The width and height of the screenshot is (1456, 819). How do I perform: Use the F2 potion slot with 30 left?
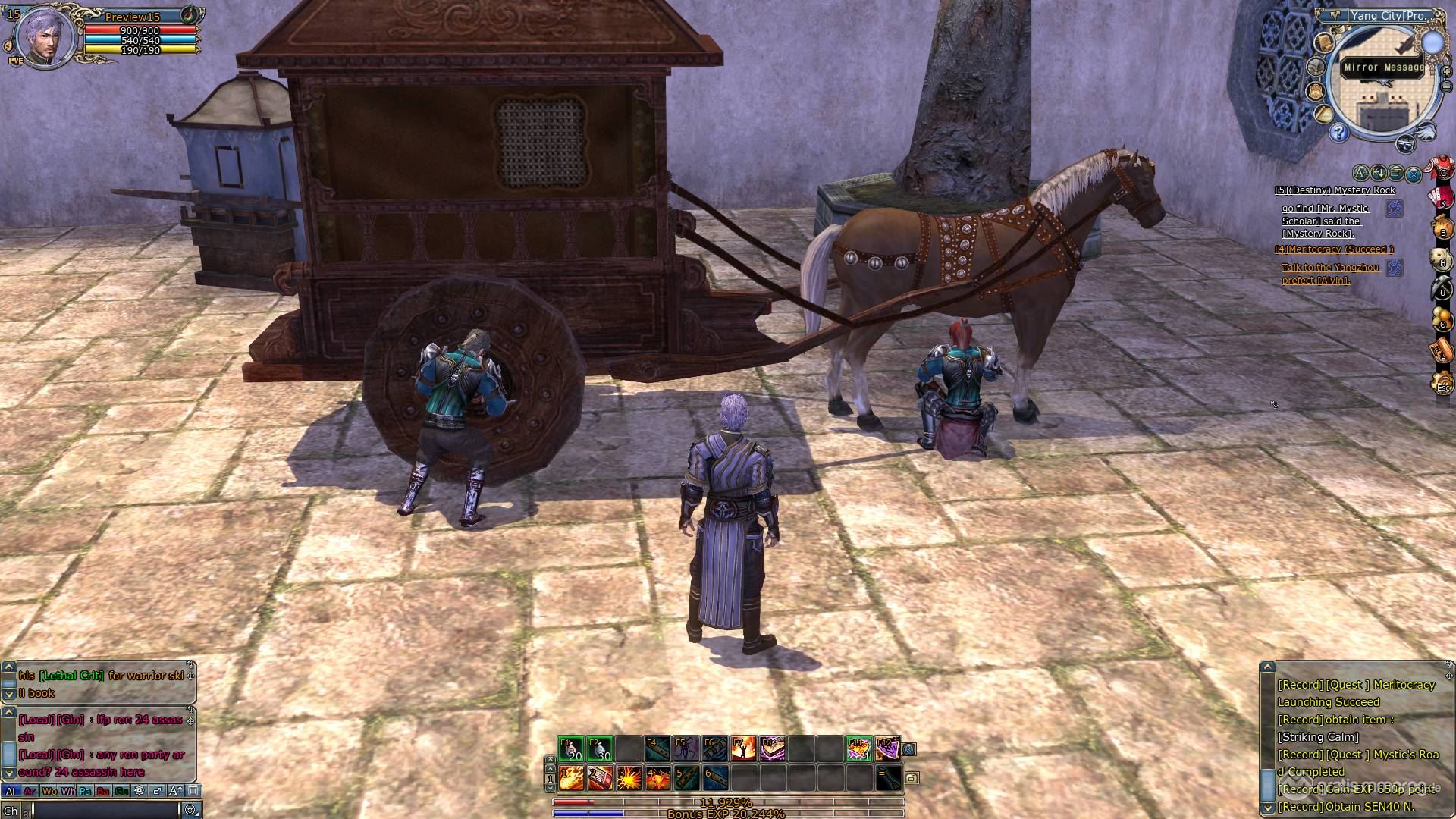pyautogui.click(x=599, y=749)
